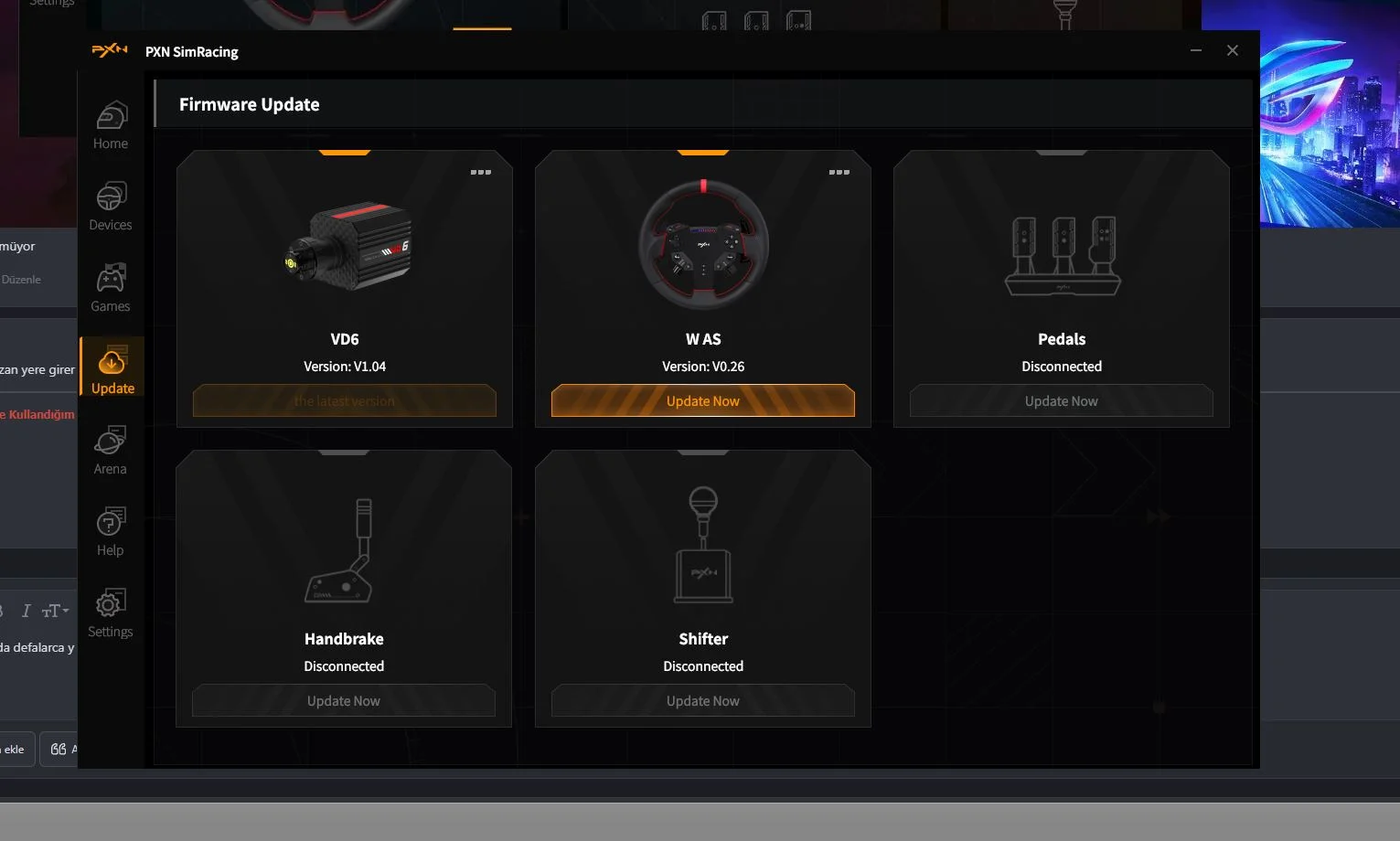
Task: Open the Settings sidebar entry
Action: tap(111, 613)
